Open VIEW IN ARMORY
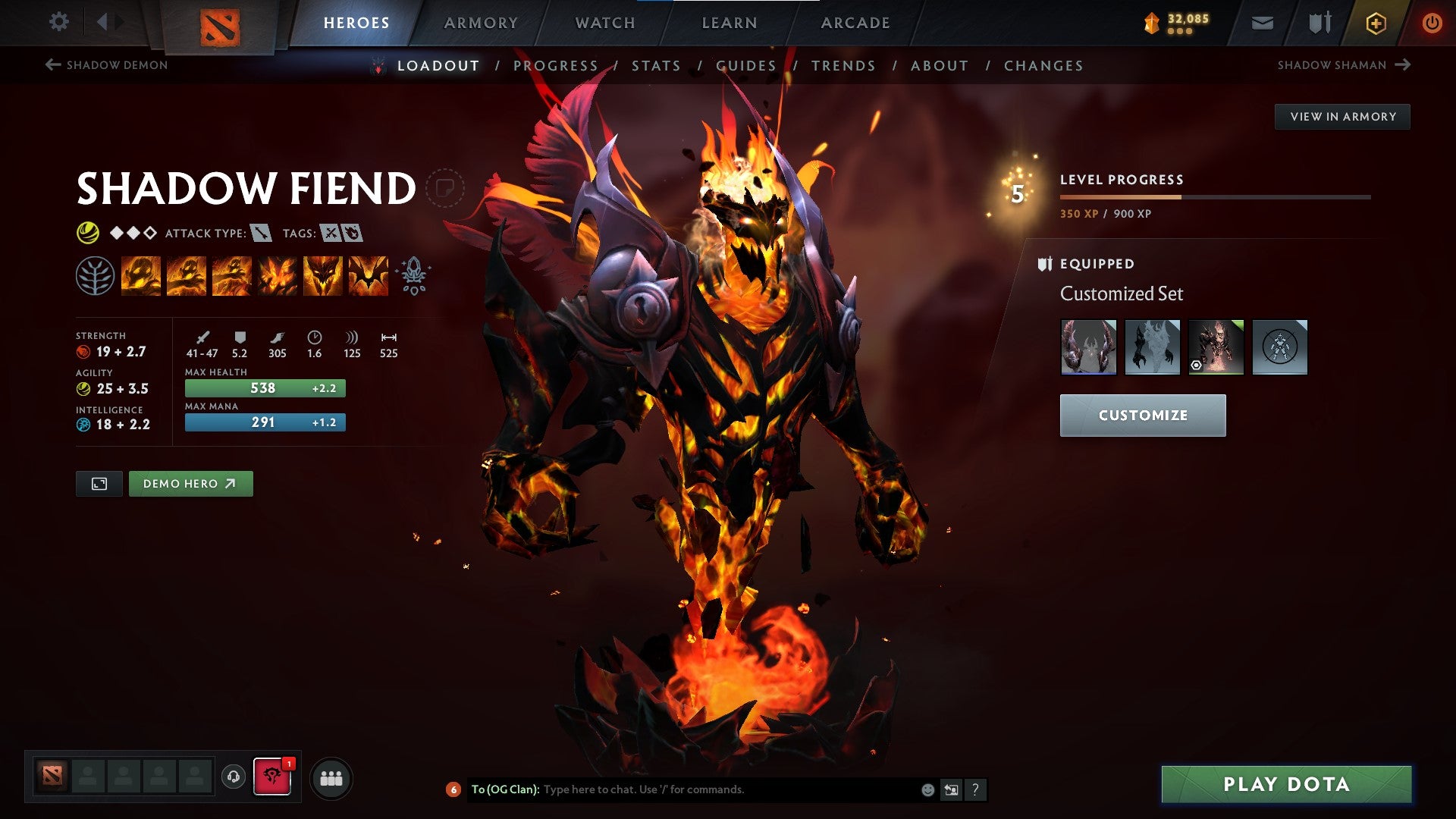The width and height of the screenshot is (1456, 819). click(1343, 116)
